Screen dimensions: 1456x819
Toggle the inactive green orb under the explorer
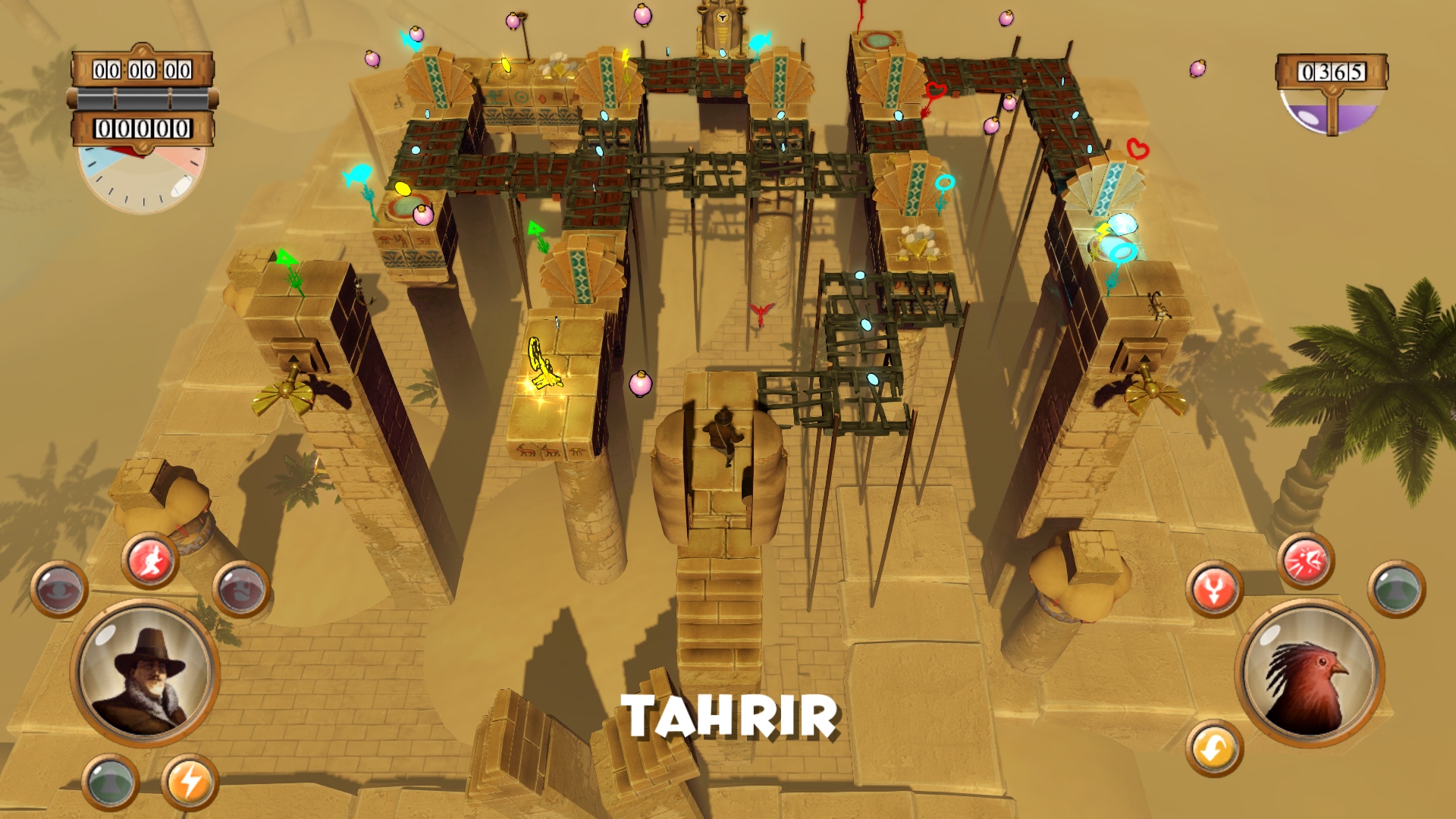[110, 783]
